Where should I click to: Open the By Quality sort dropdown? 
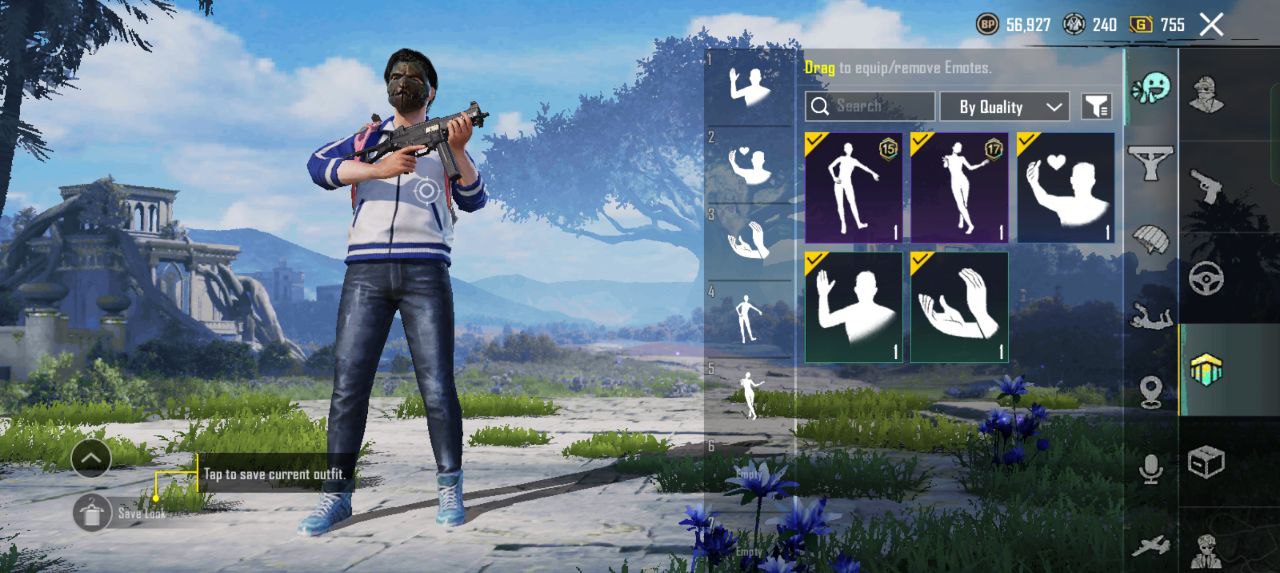pyautogui.click(x=1004, y=106)
